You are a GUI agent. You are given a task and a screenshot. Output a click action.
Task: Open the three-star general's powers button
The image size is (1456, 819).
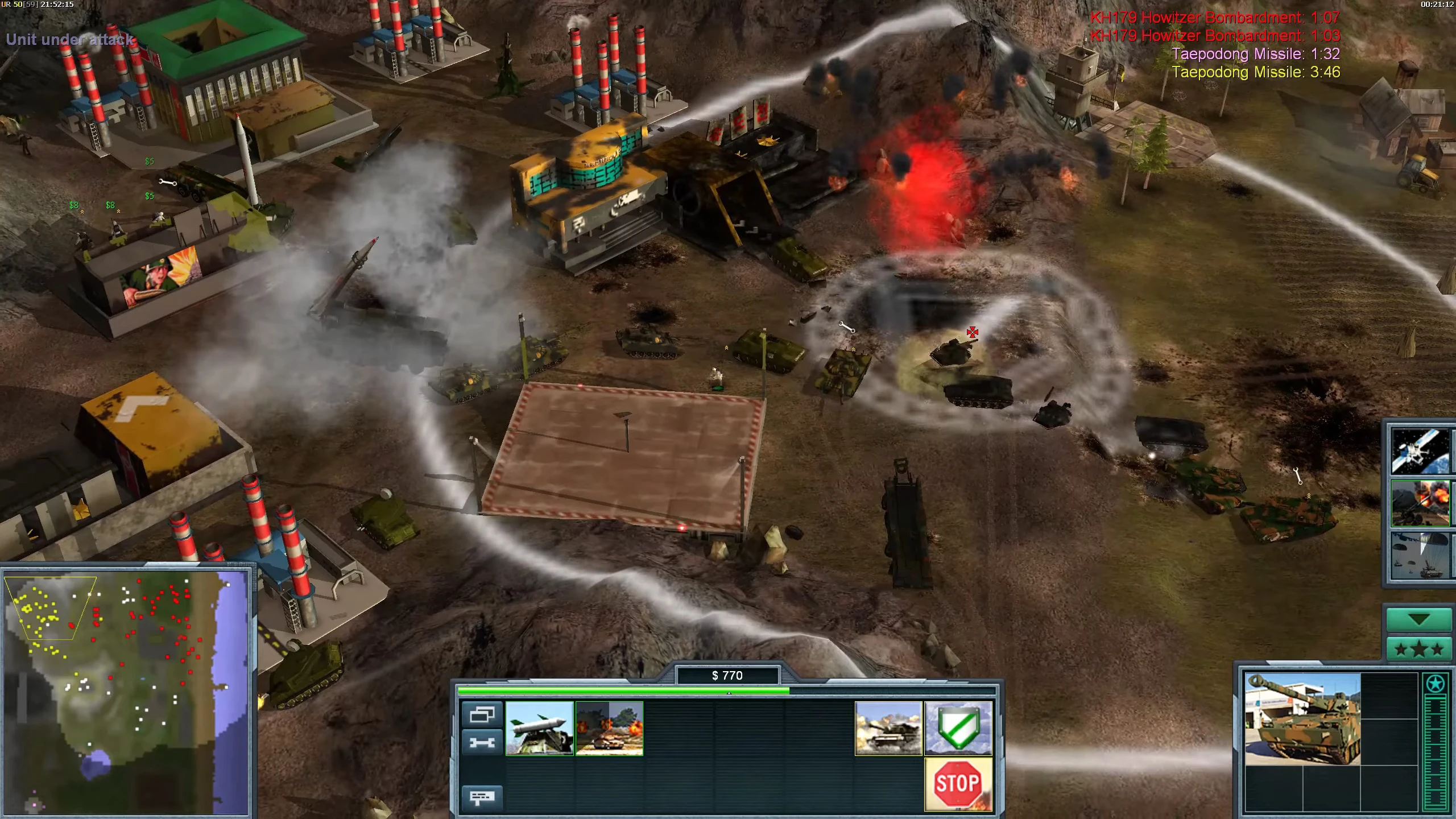pos(1418,649)
